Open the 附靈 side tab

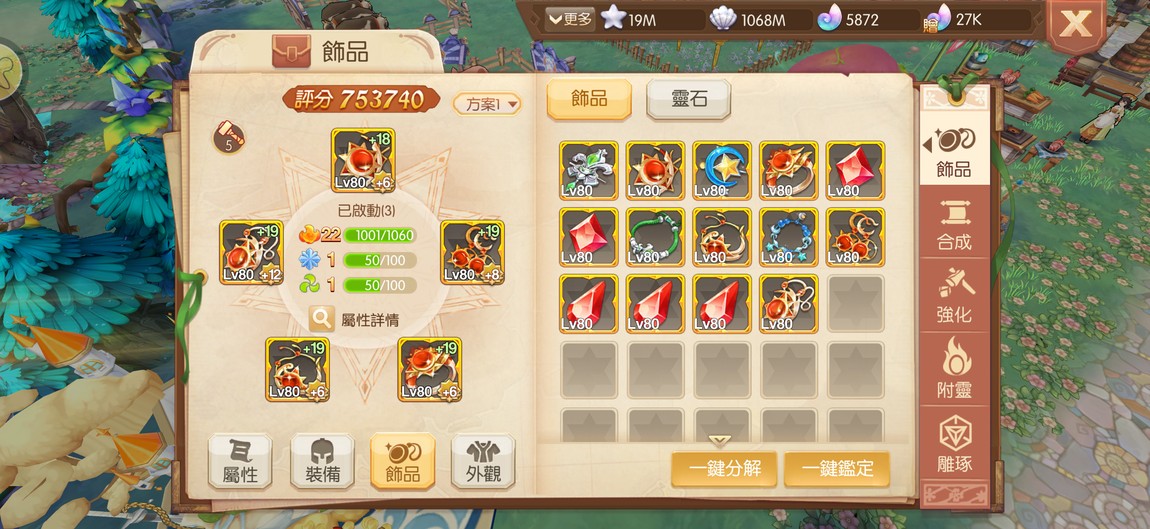(x=954, y=370)
